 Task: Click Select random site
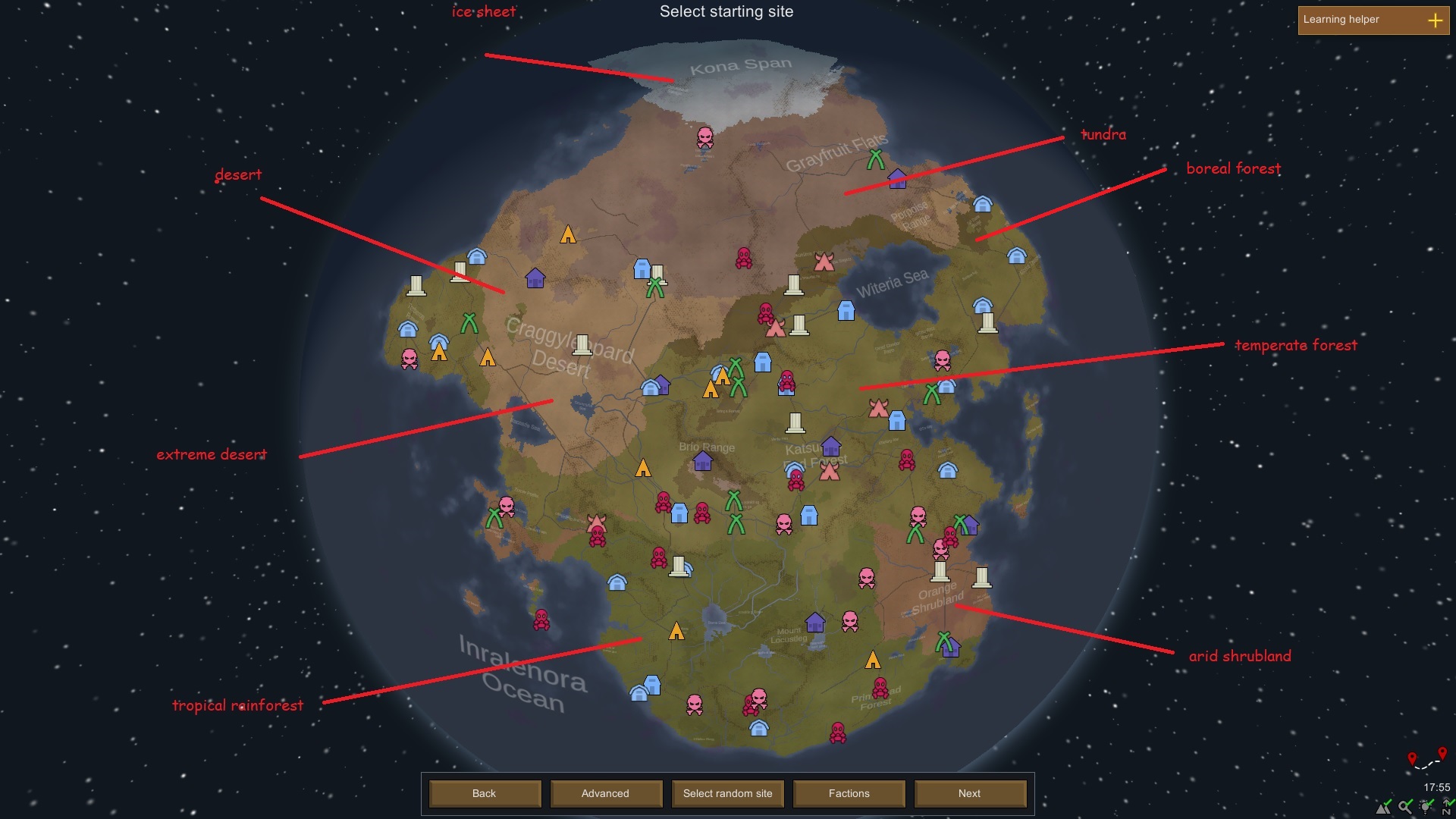point(727,793)
